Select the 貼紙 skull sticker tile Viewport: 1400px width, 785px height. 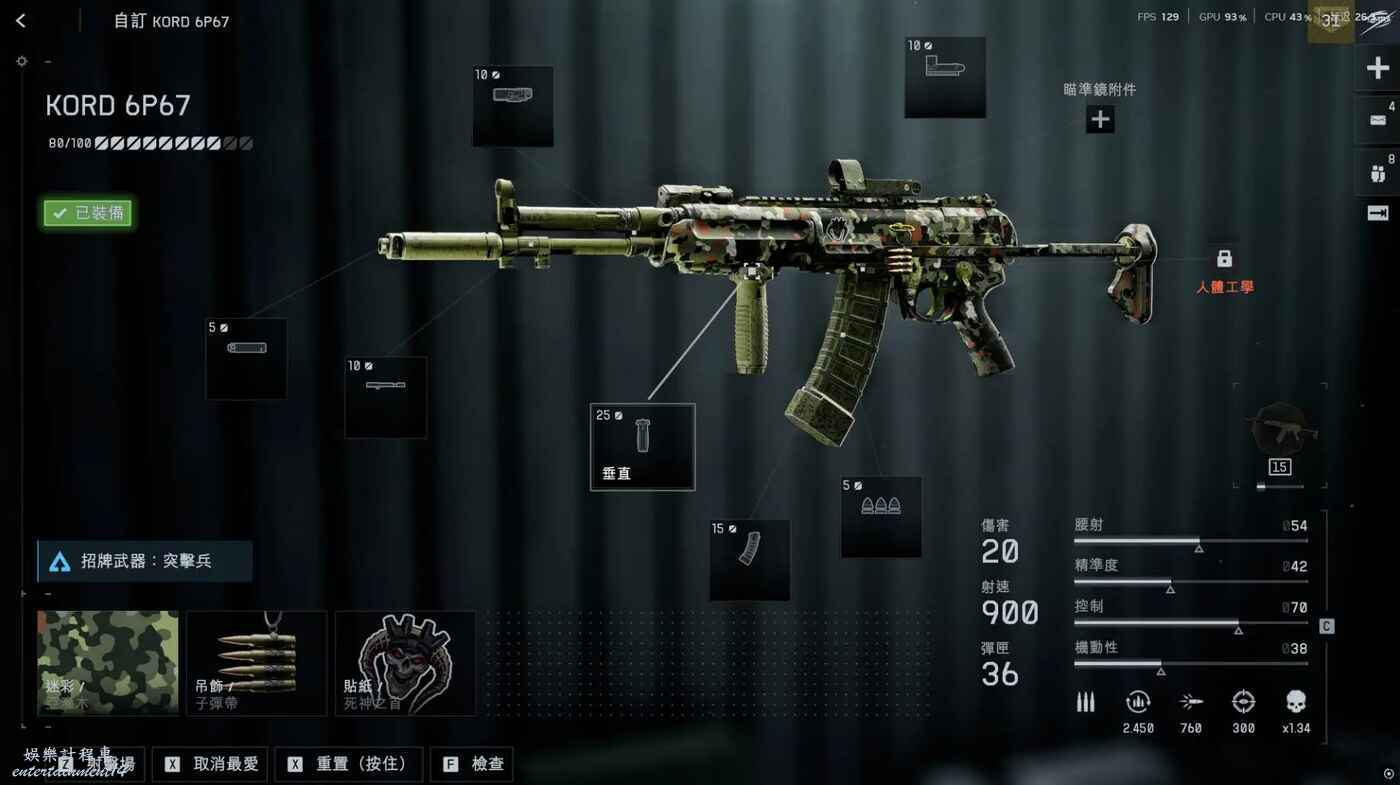pyautogui.click(x=405, y=662)
